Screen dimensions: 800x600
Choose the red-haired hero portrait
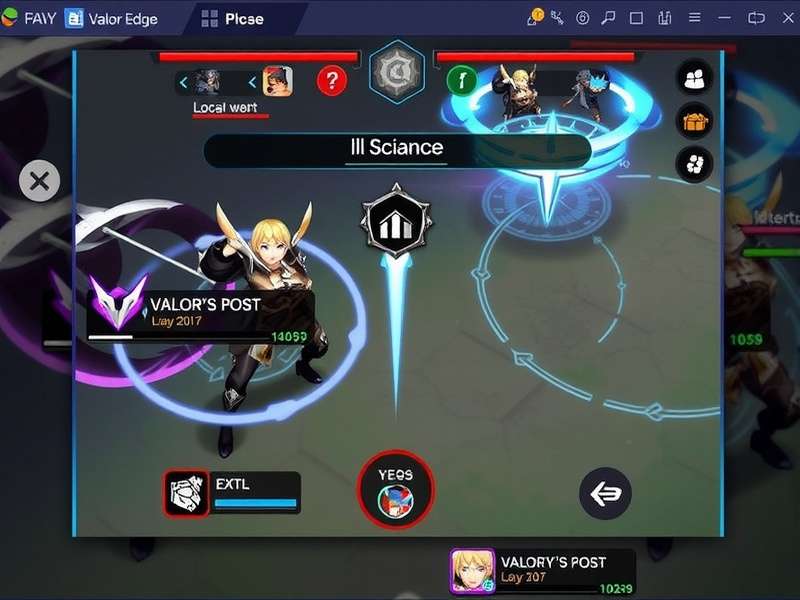277,81
